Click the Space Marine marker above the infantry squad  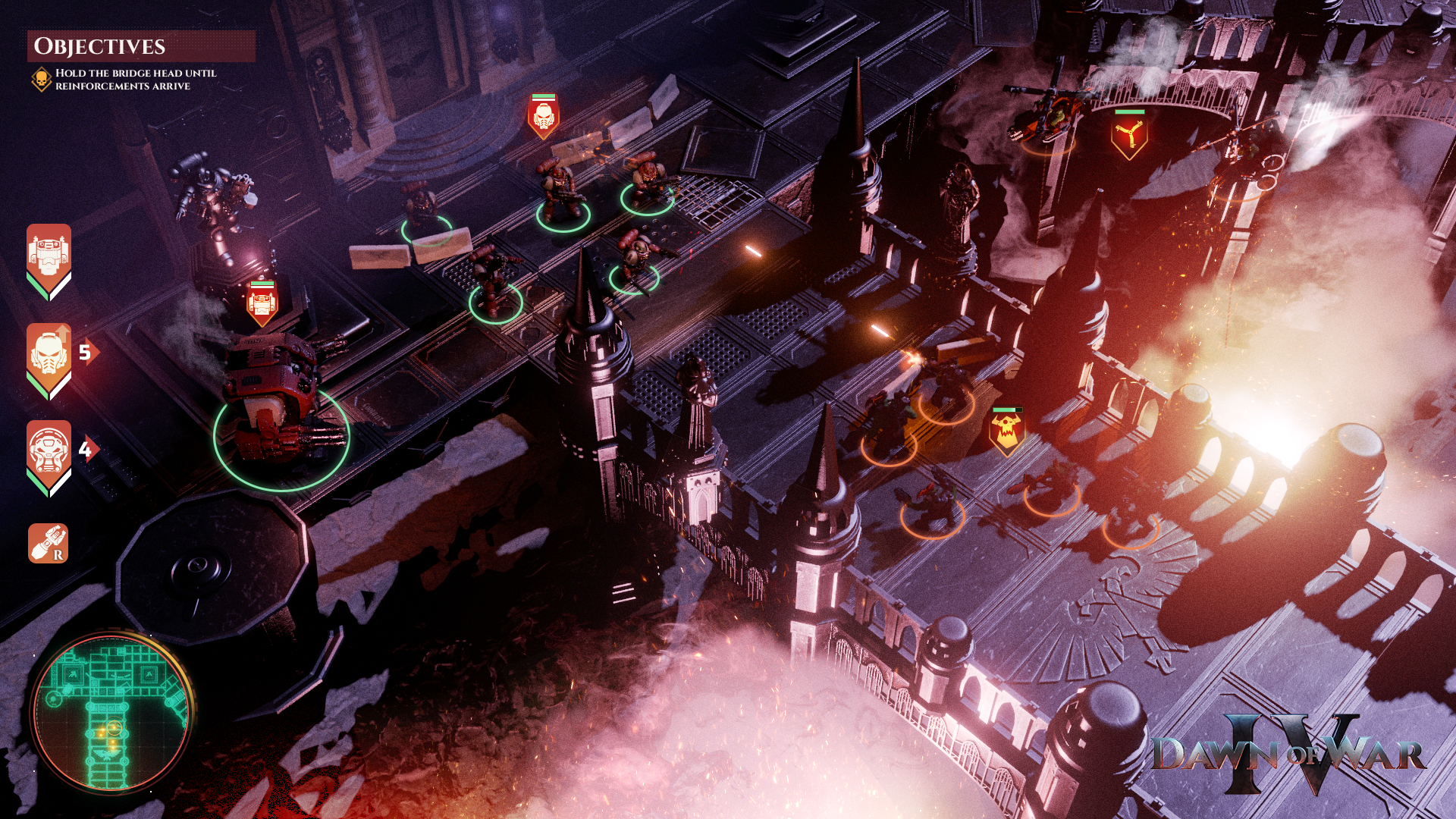tap(543, 116)
